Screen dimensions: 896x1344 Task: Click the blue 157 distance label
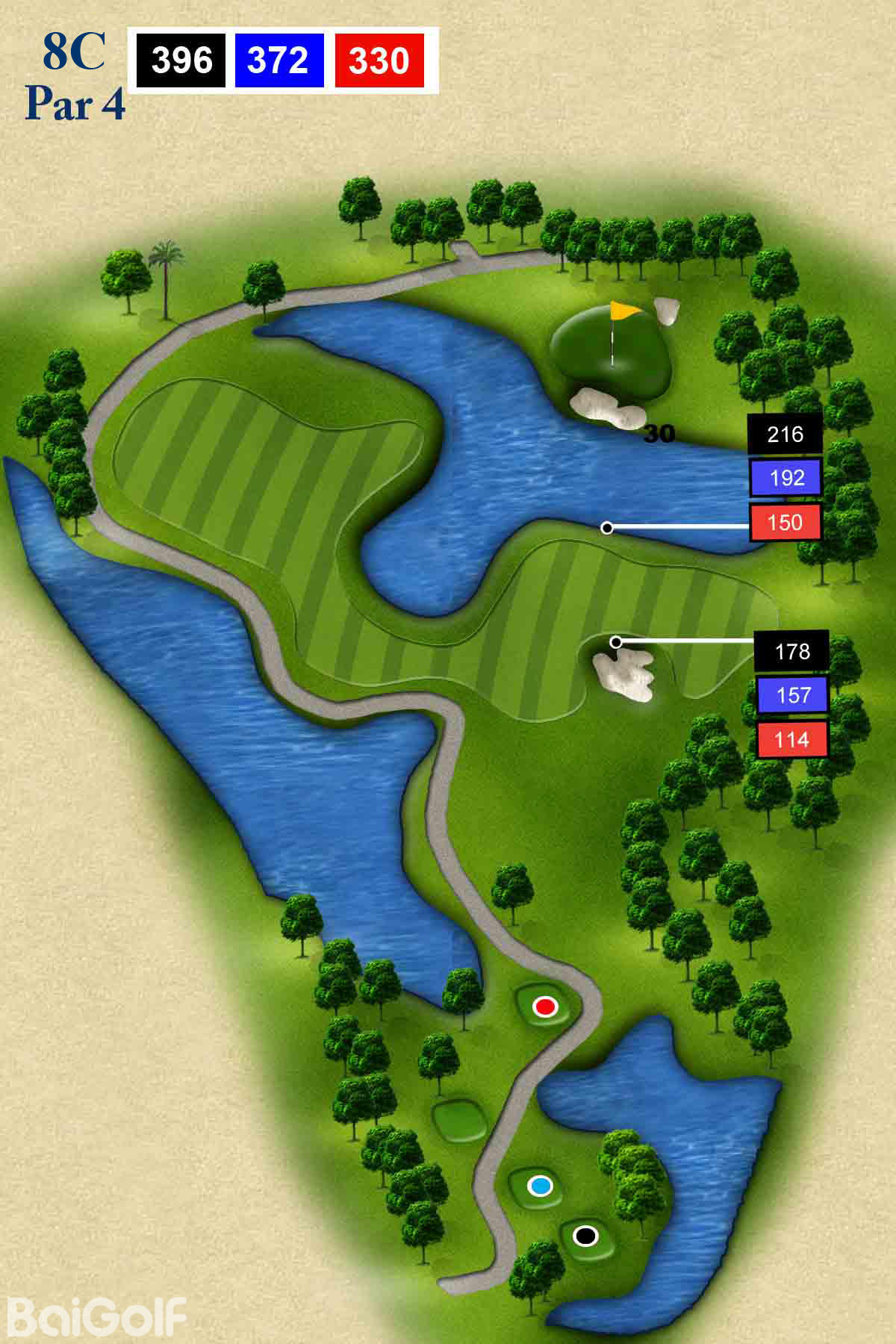point(792,695)
